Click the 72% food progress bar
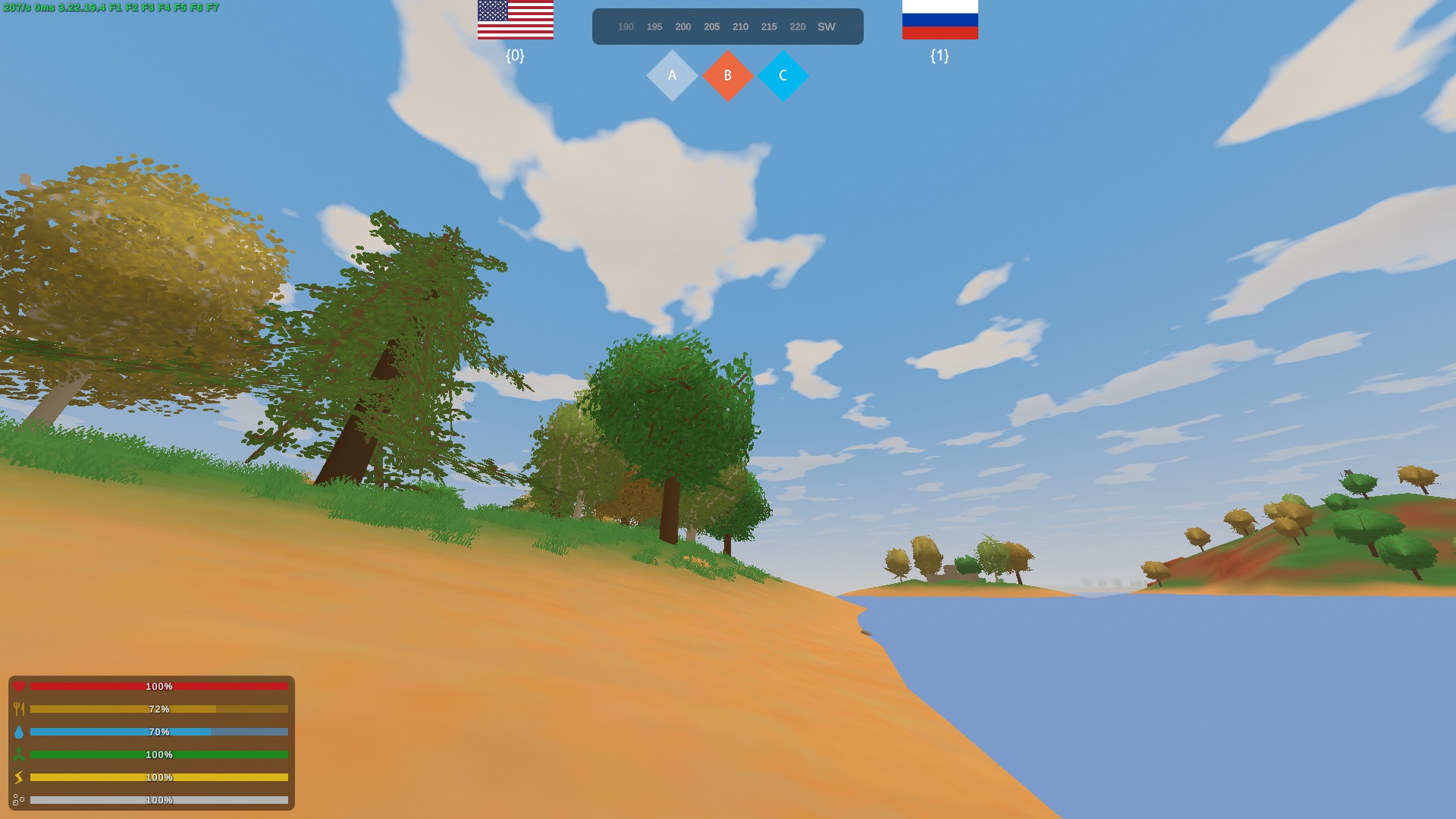Screen dimensions: 1456x819 pyautogui.click(x=159, y=709)
